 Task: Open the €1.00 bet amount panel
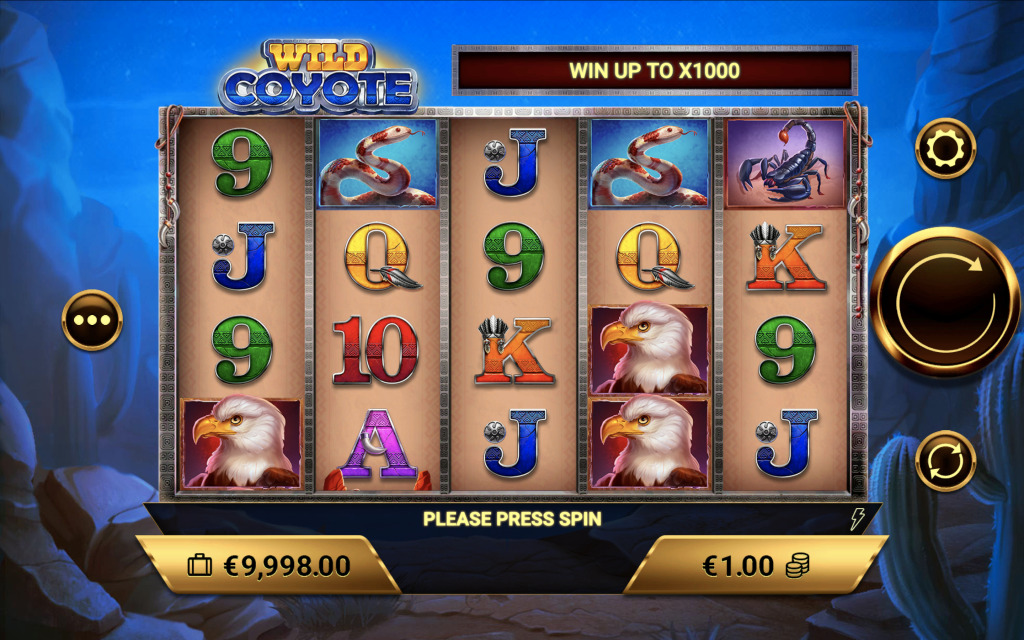click(755, 565)
